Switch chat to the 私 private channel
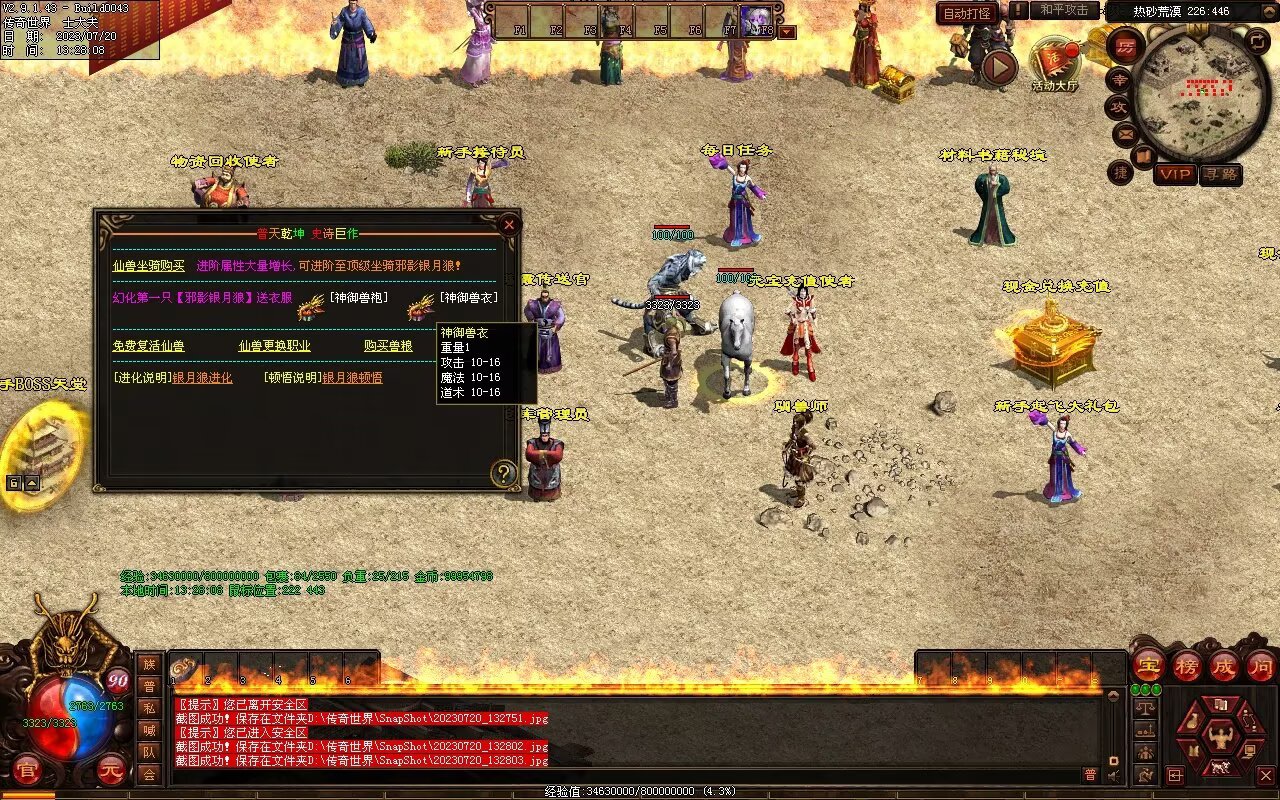 pos(149,708)
